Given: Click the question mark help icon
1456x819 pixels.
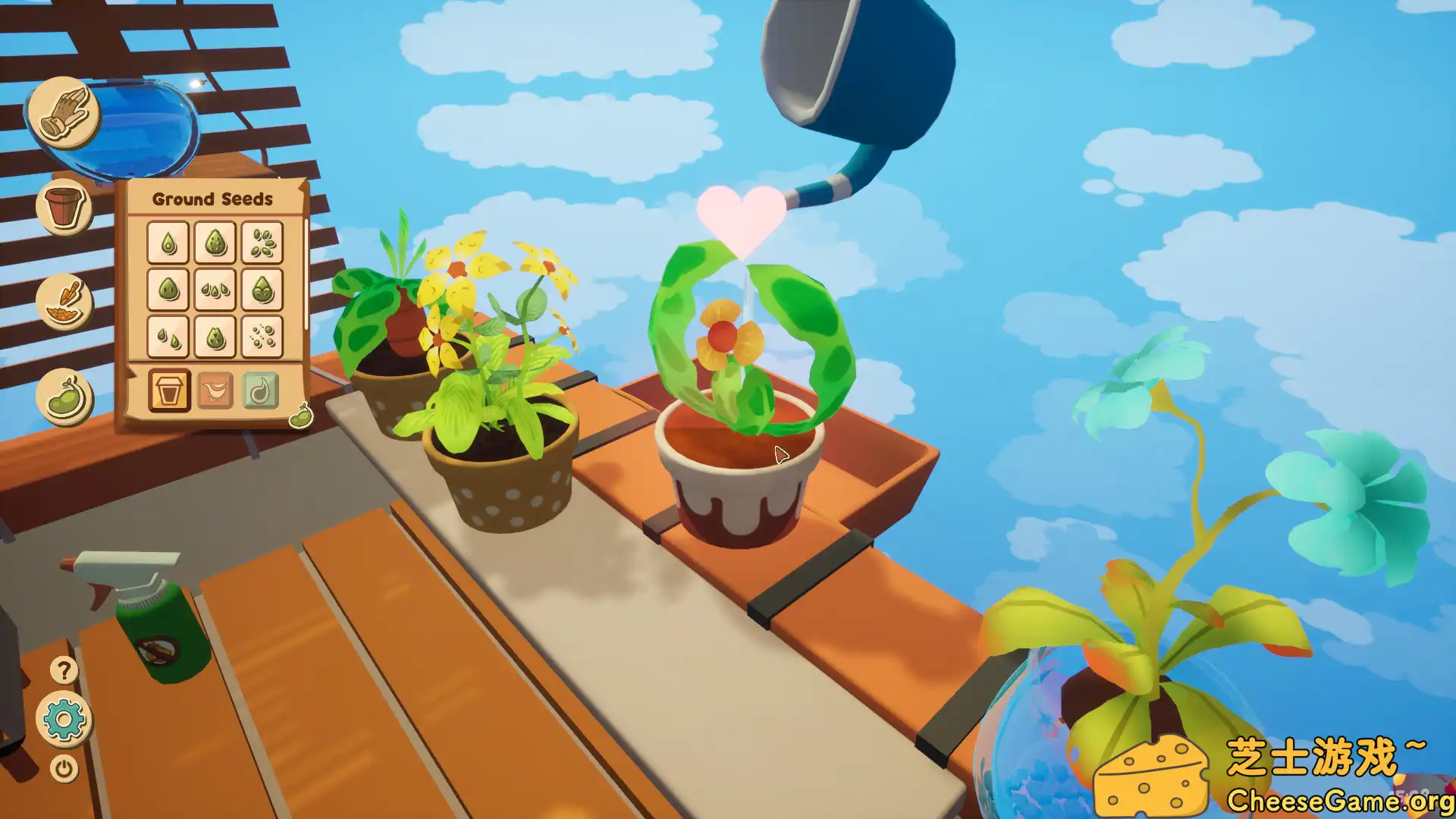Looking at the screenshot, I should tap(64, 670).
